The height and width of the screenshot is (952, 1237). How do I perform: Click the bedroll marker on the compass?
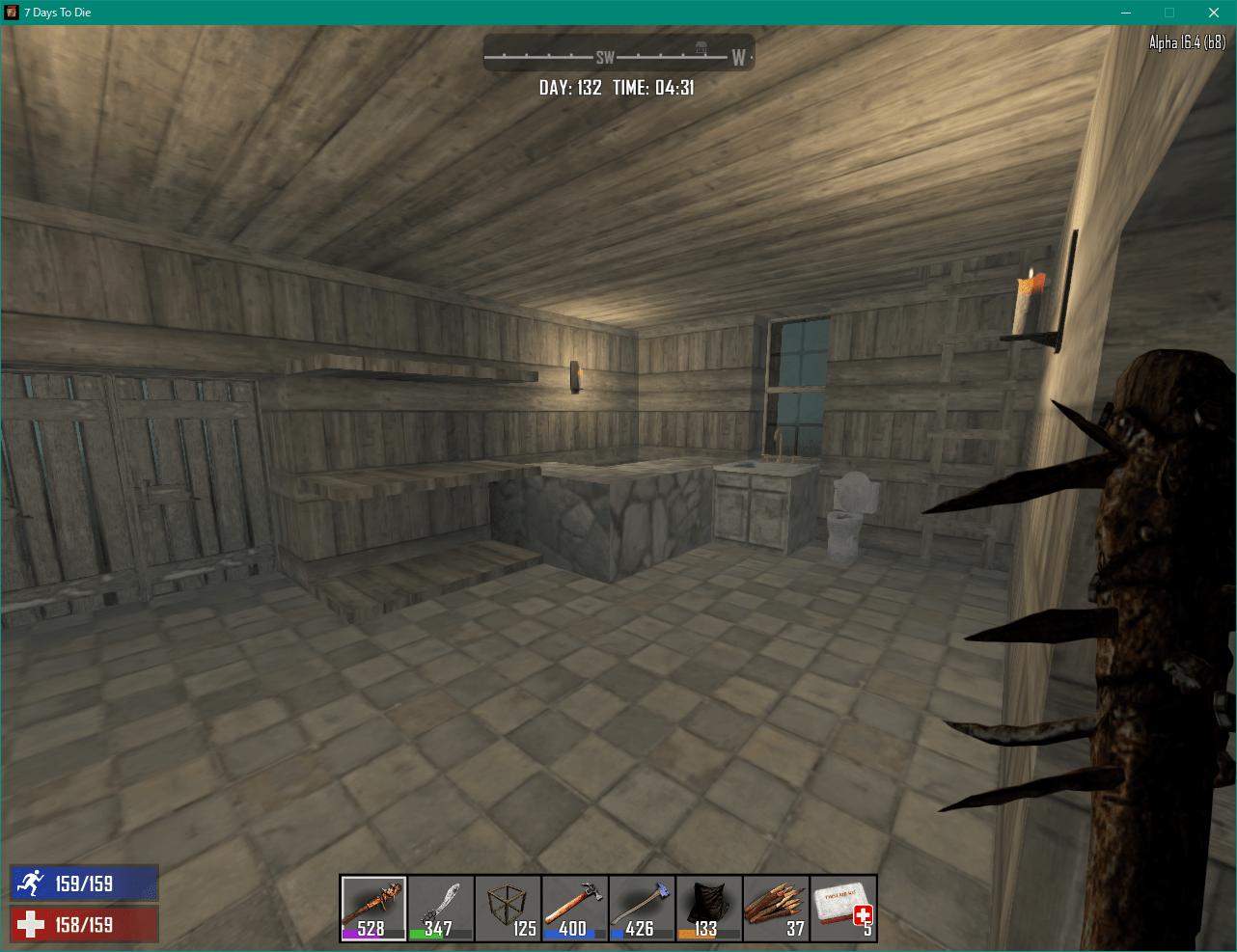coord(700,46)
